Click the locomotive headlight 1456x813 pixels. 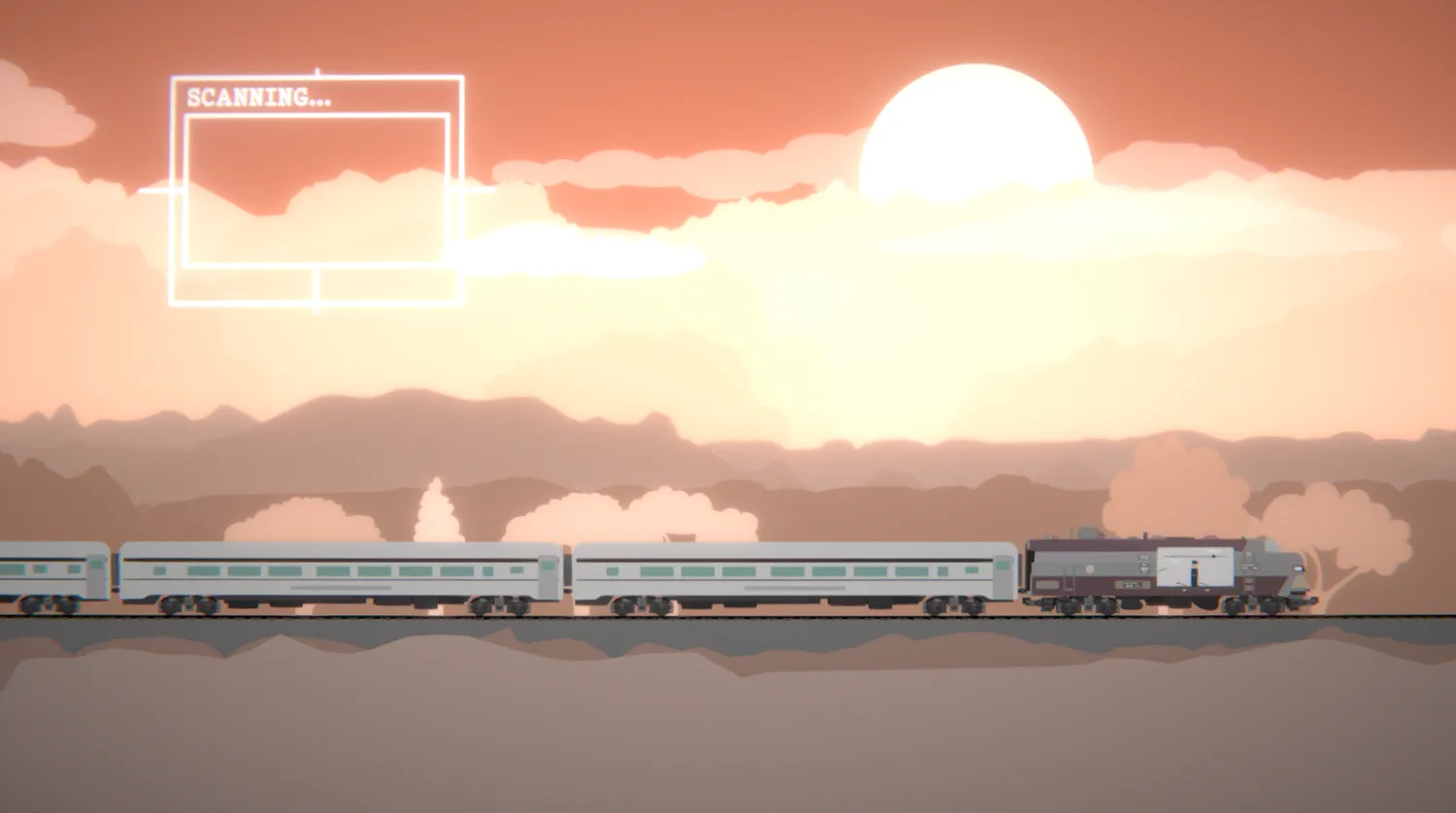(x=1298, y=569)
